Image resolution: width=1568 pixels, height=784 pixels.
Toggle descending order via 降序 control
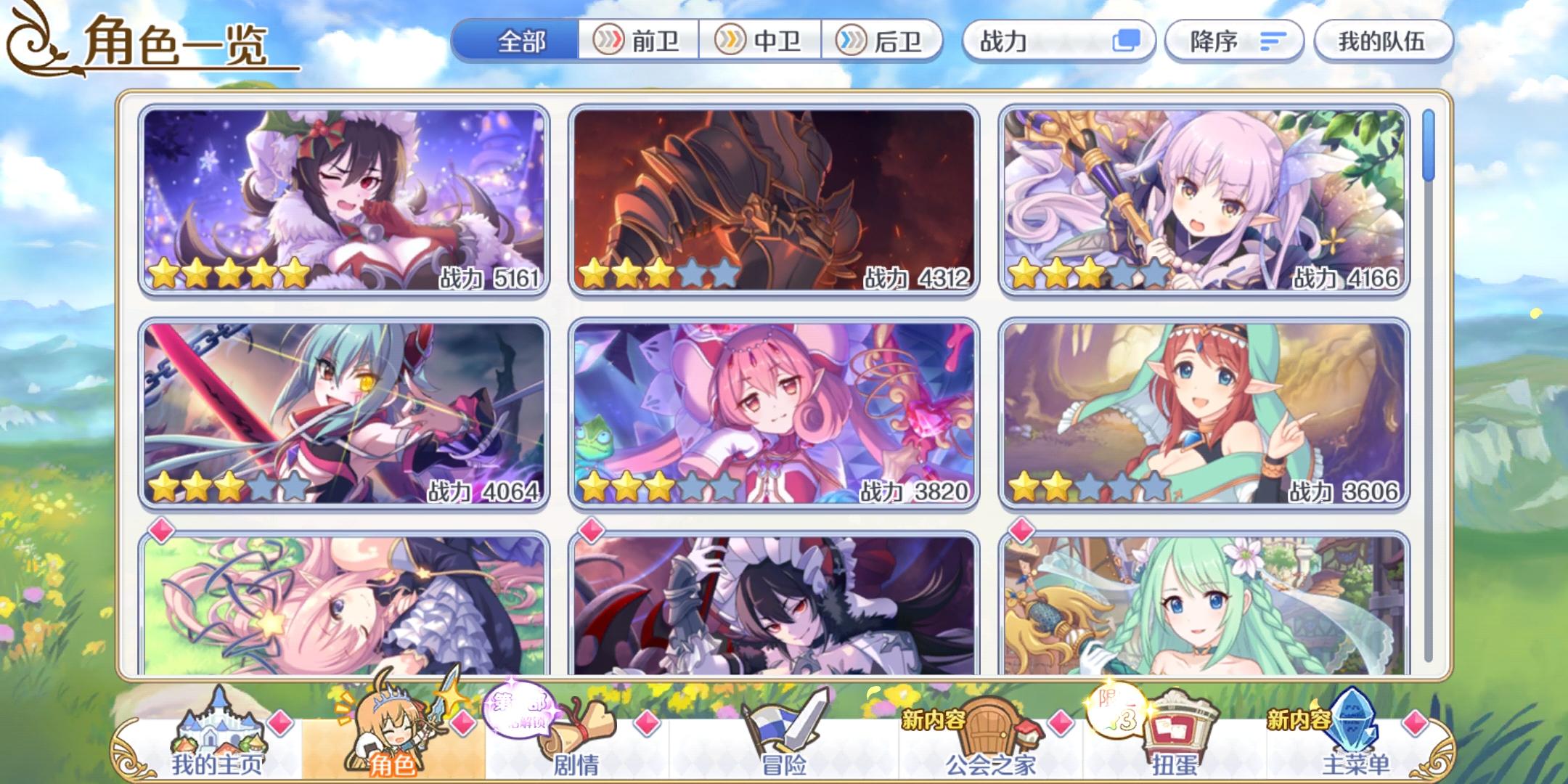1234,41
